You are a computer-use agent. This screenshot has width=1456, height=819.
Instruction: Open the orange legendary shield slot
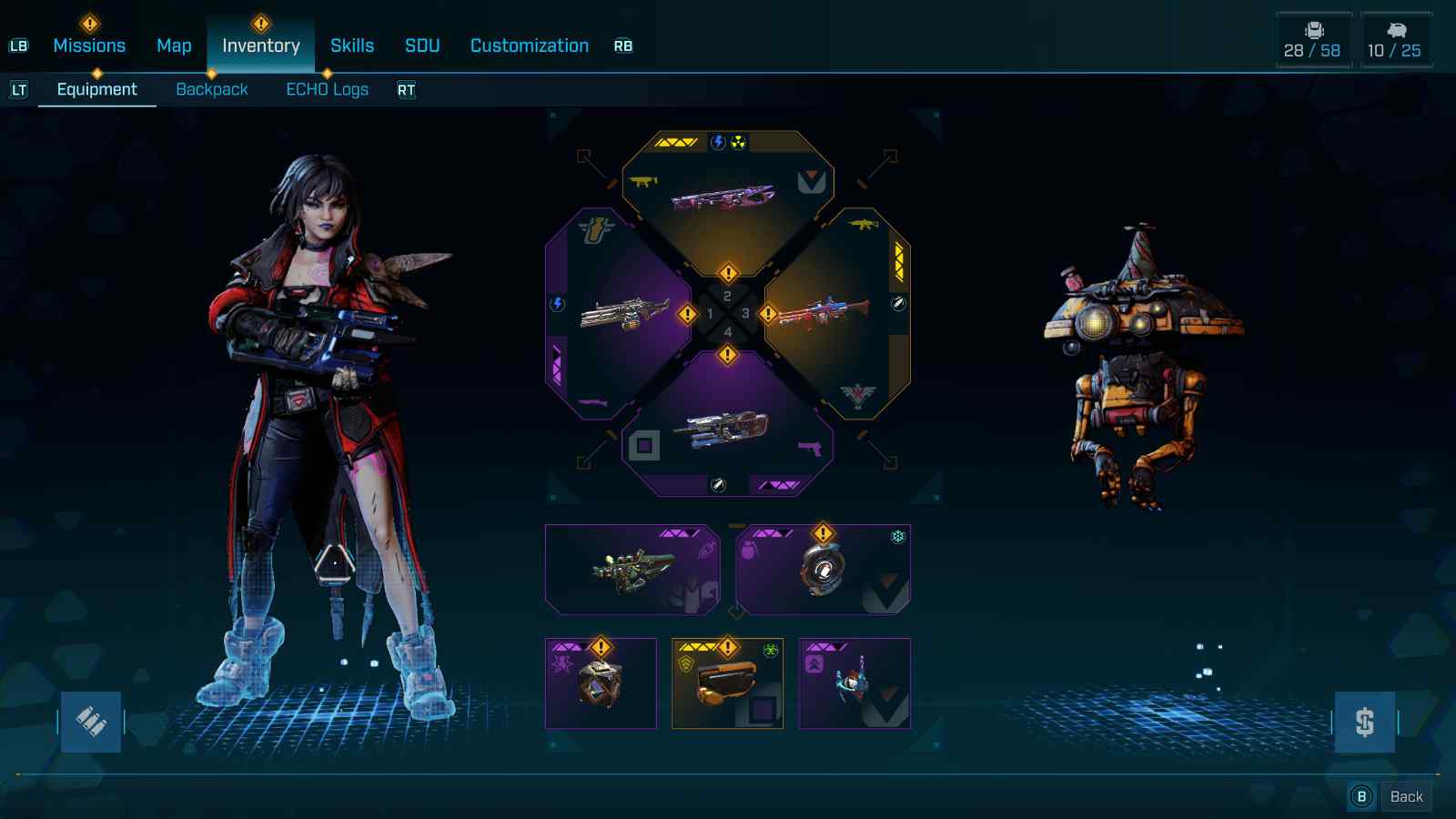(727, 683)
